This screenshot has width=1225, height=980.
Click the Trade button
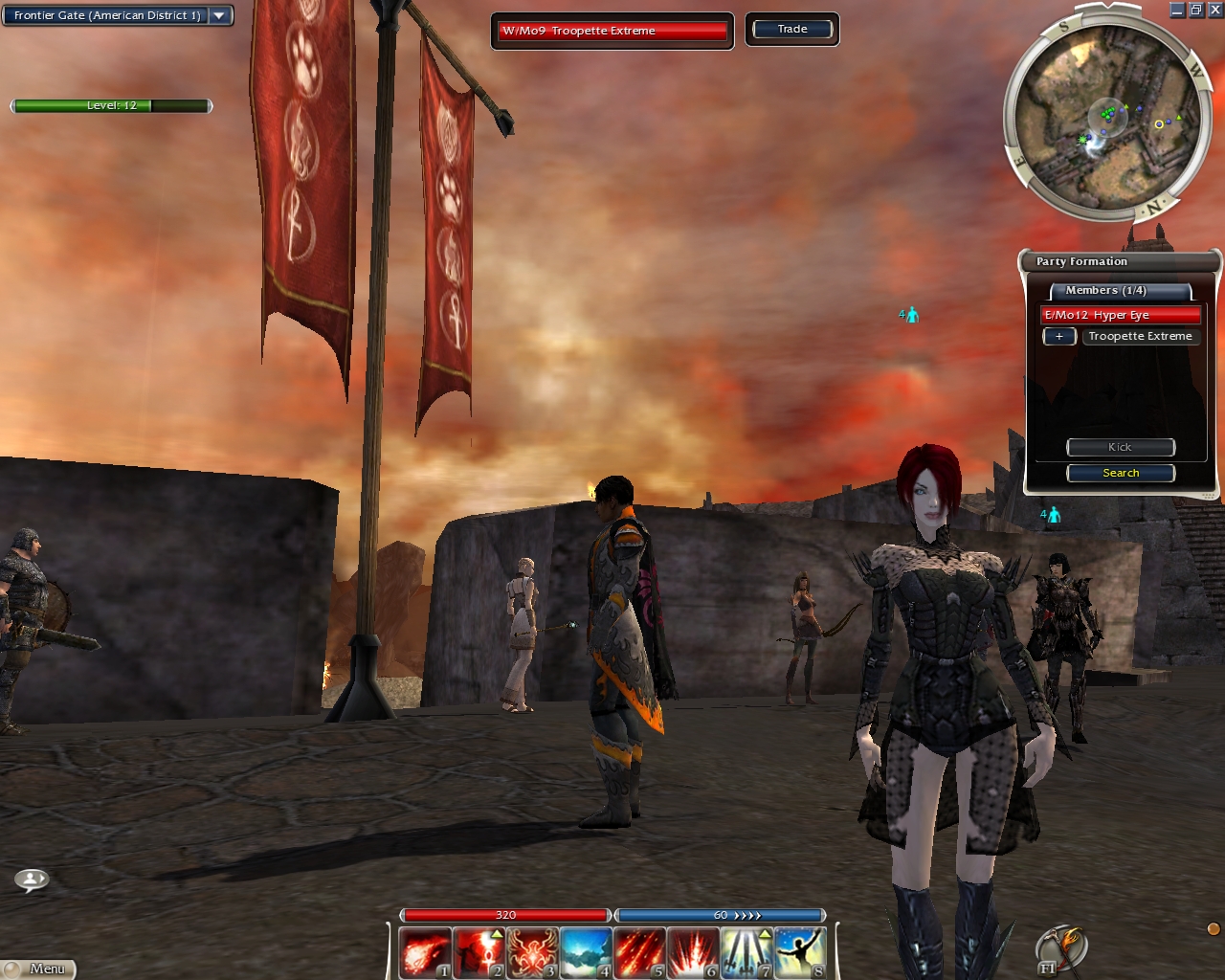(791, 29)
